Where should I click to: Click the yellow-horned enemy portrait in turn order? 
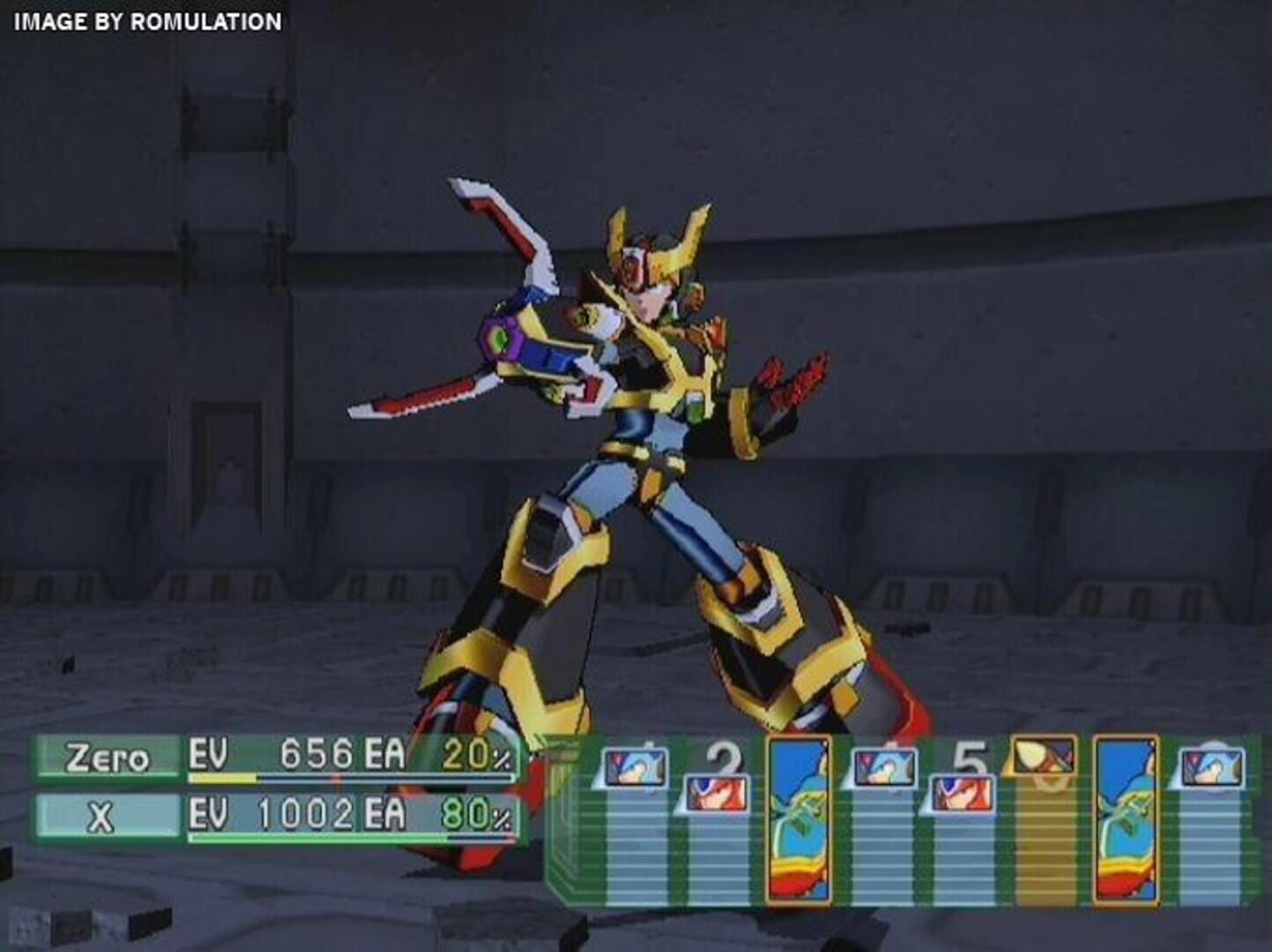click(x=1045, y=755)
